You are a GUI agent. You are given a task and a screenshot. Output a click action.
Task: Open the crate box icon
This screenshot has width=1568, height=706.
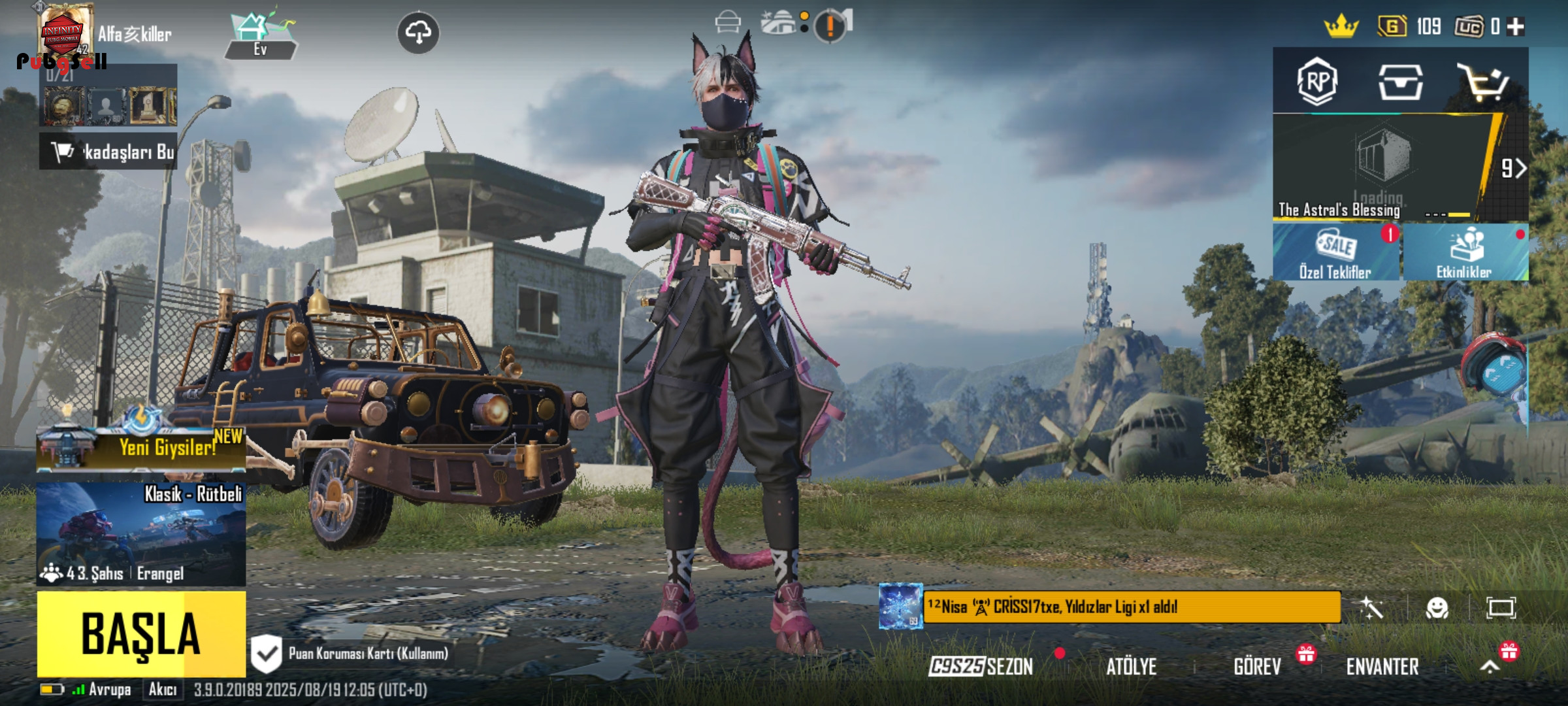point(1400,83)
